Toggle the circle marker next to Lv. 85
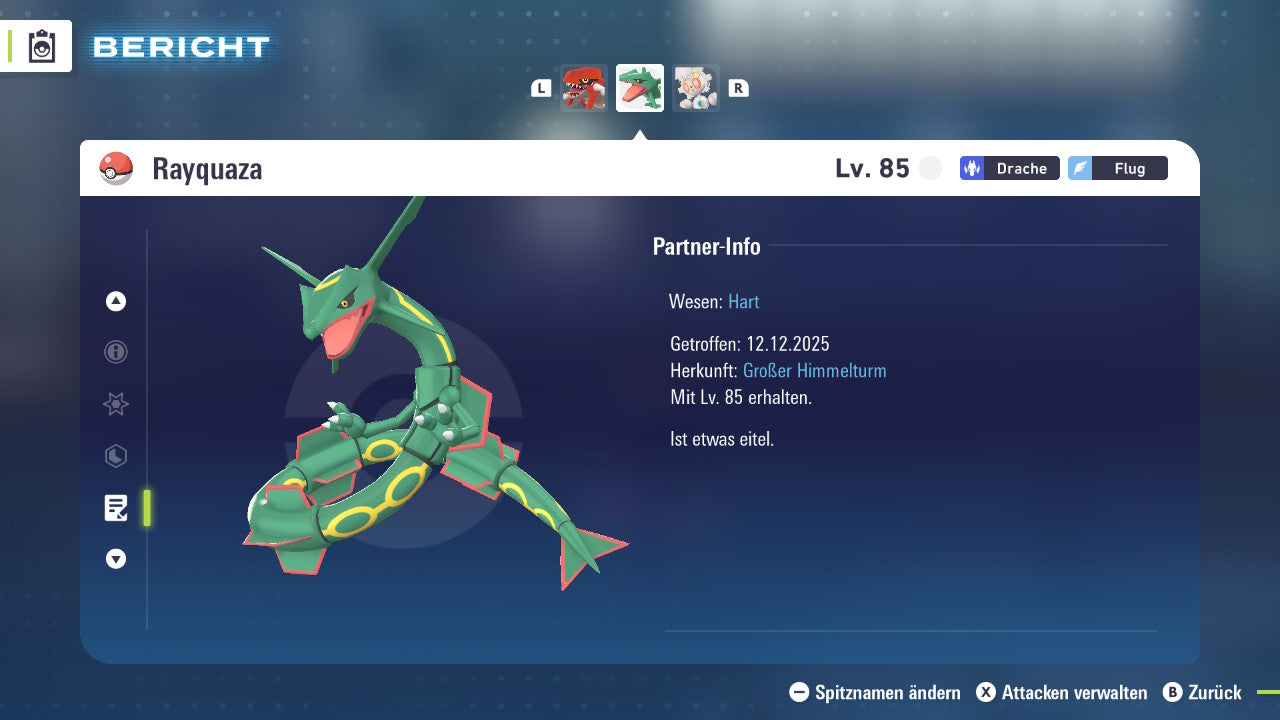Image resolution: width=1280 pixels, height=720 pixels. [930, 168]
